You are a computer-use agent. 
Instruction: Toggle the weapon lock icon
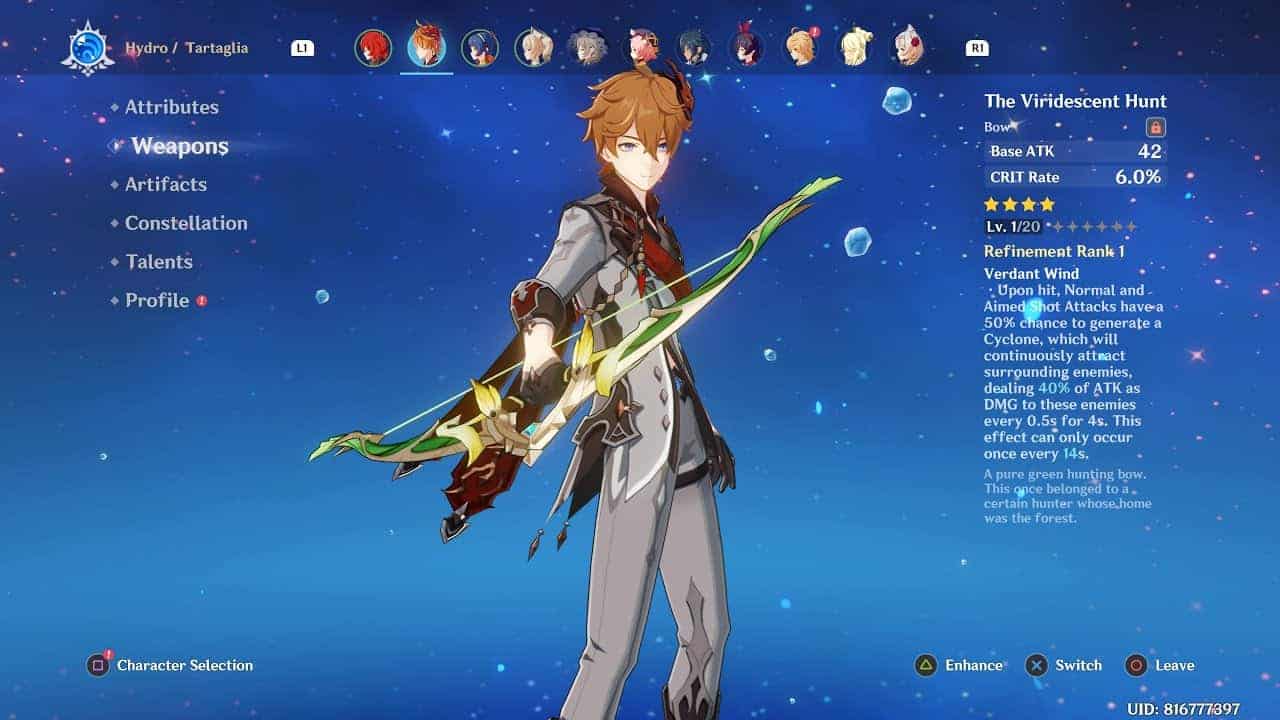(1155, 127)
